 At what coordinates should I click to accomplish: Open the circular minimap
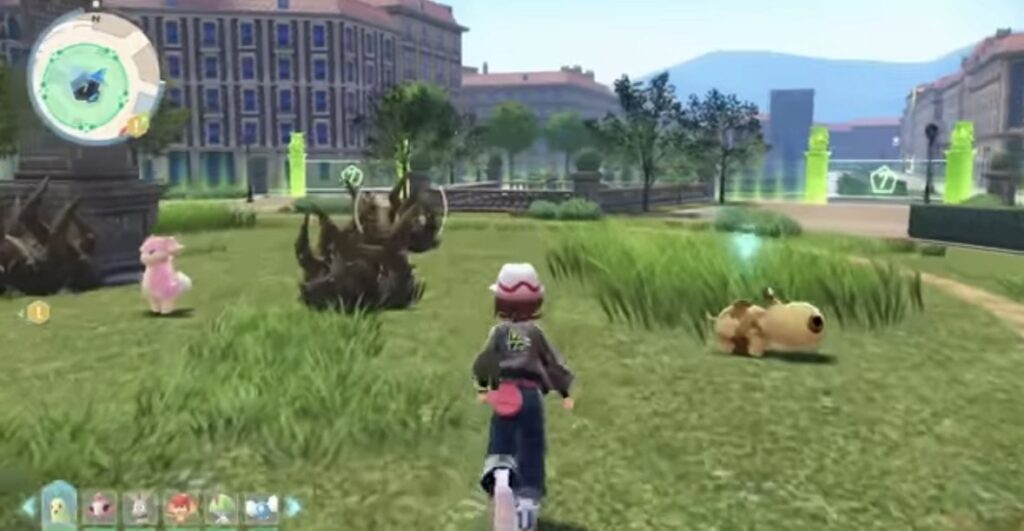tap(93, 78)
